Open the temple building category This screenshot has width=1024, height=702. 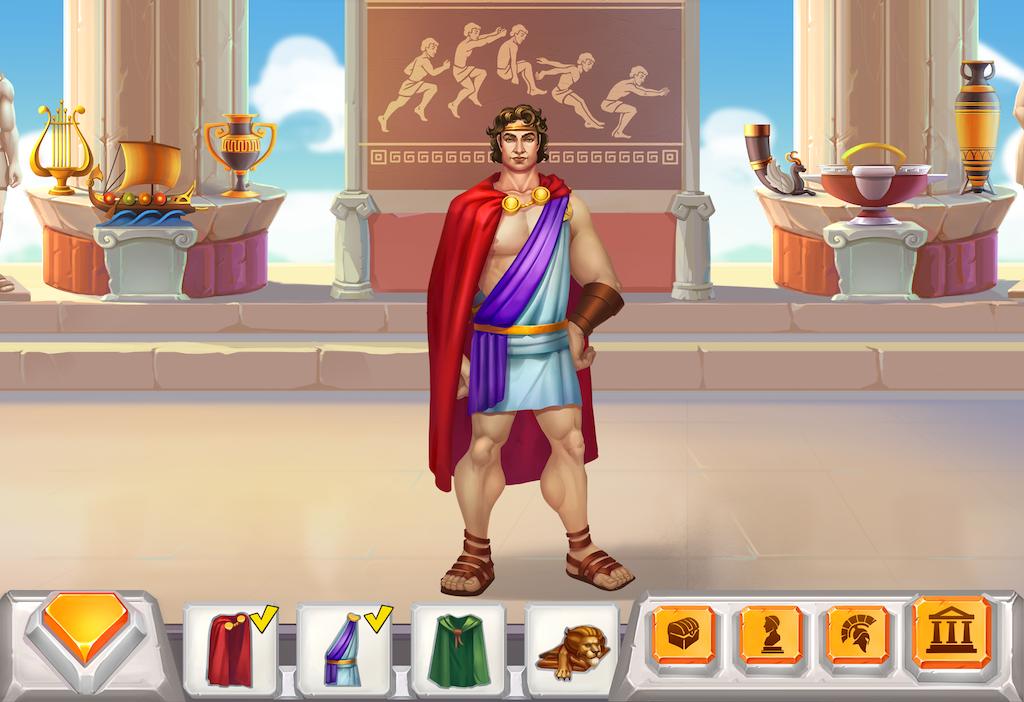click(x=949, y=632)
